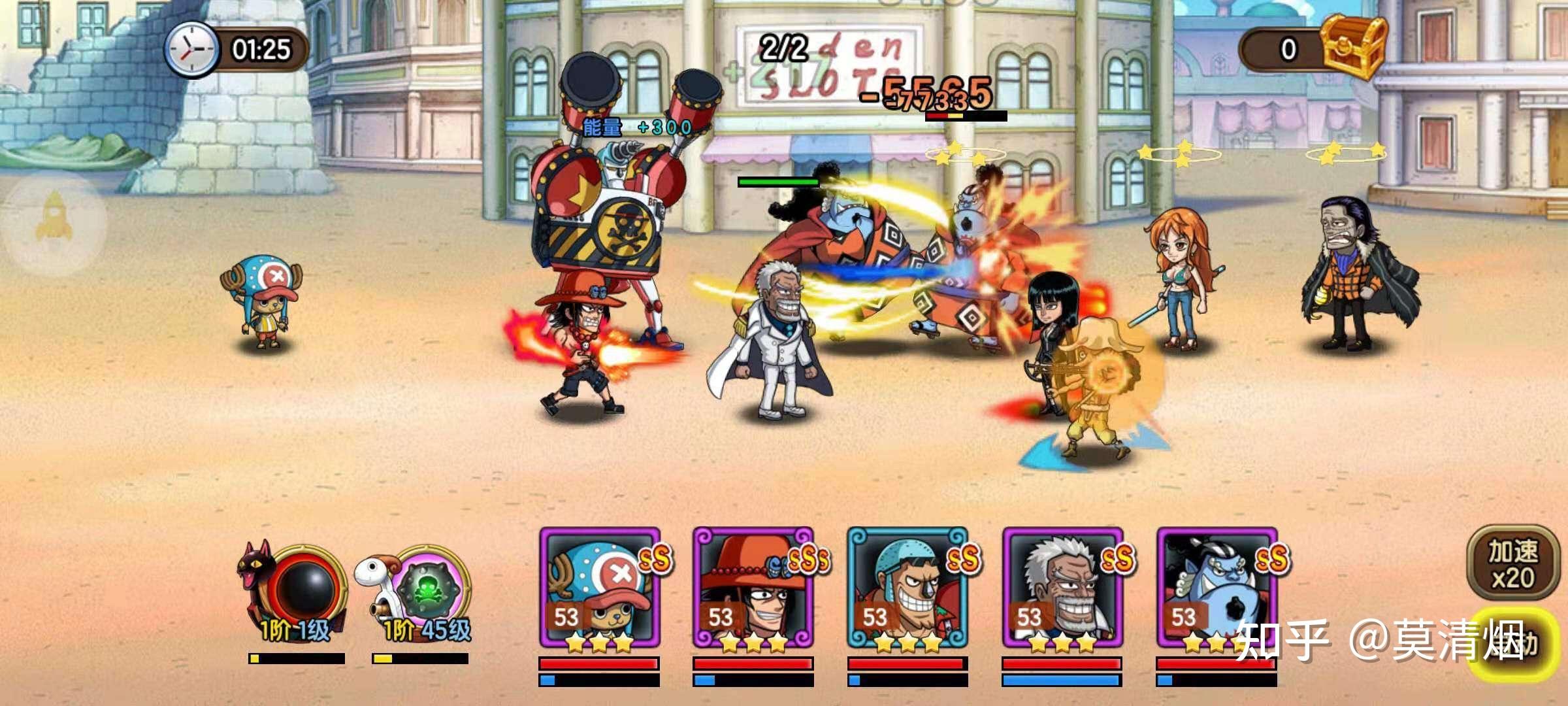Viewport: 1568px width, 706px height.
Task: Choose Jinbe's hero portrait card
Action: [1217, 588]
